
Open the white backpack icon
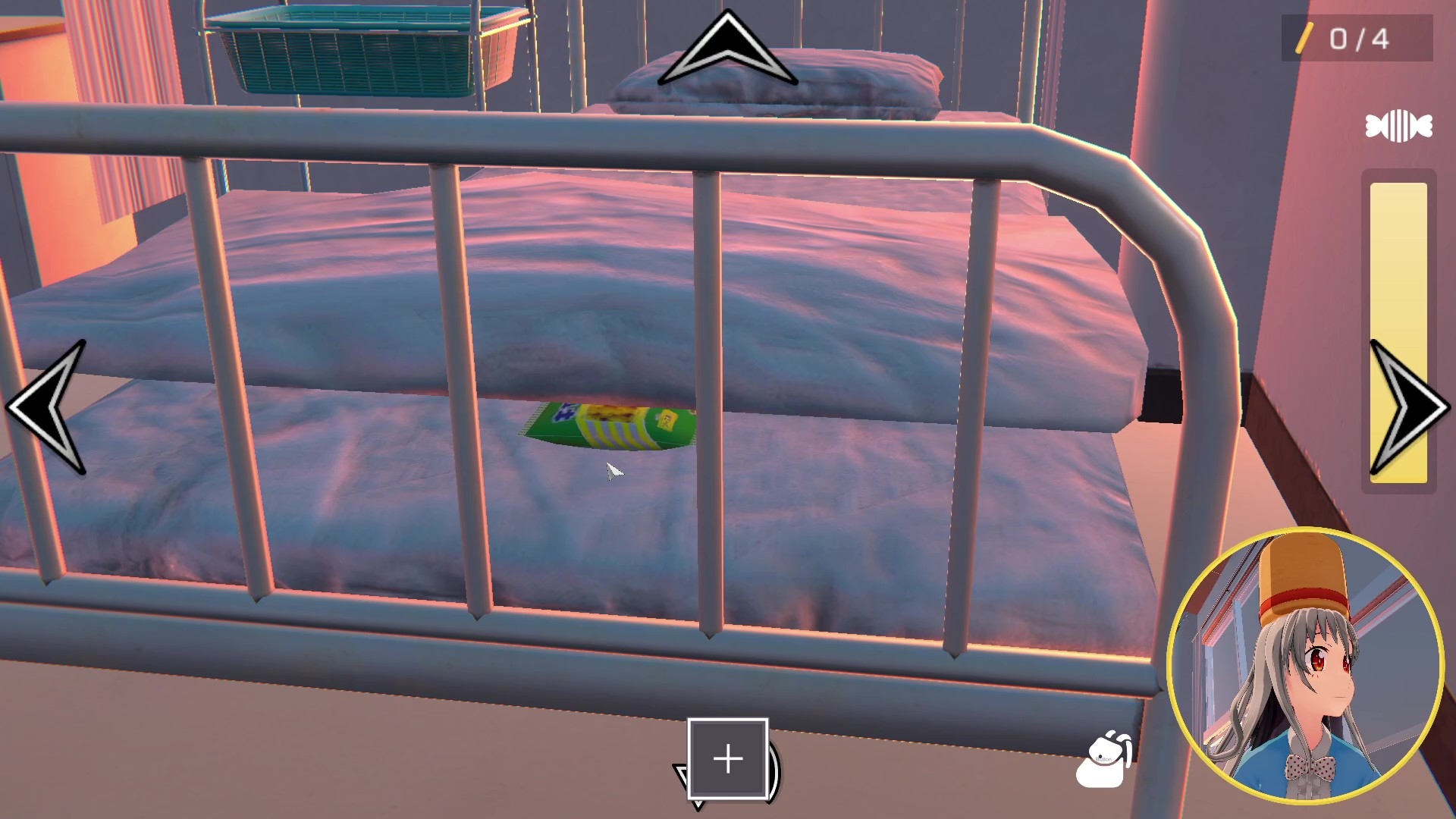pyautogui.click(x=1103, y=760)
